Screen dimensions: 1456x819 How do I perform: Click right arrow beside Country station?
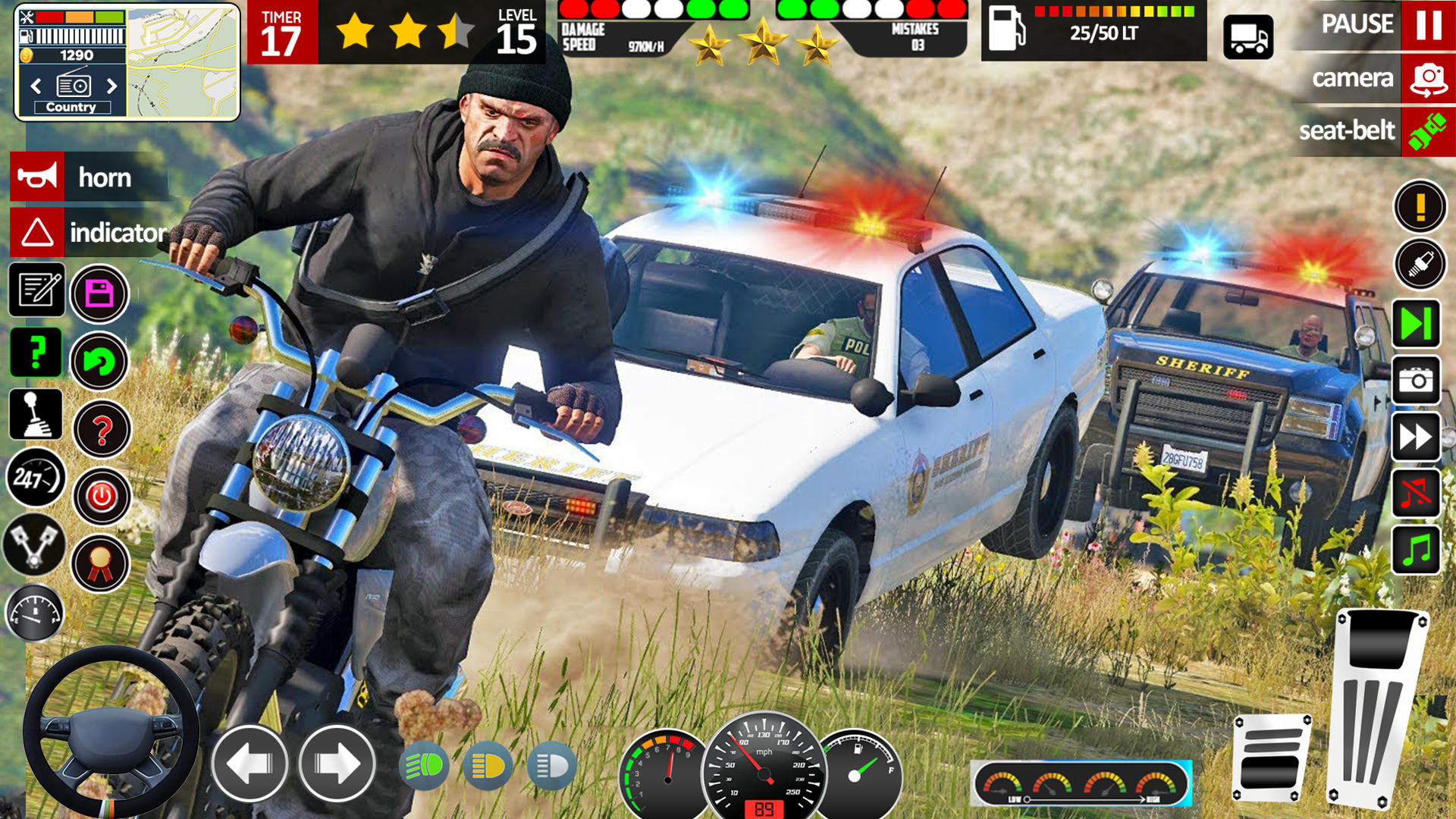point(112,86)
